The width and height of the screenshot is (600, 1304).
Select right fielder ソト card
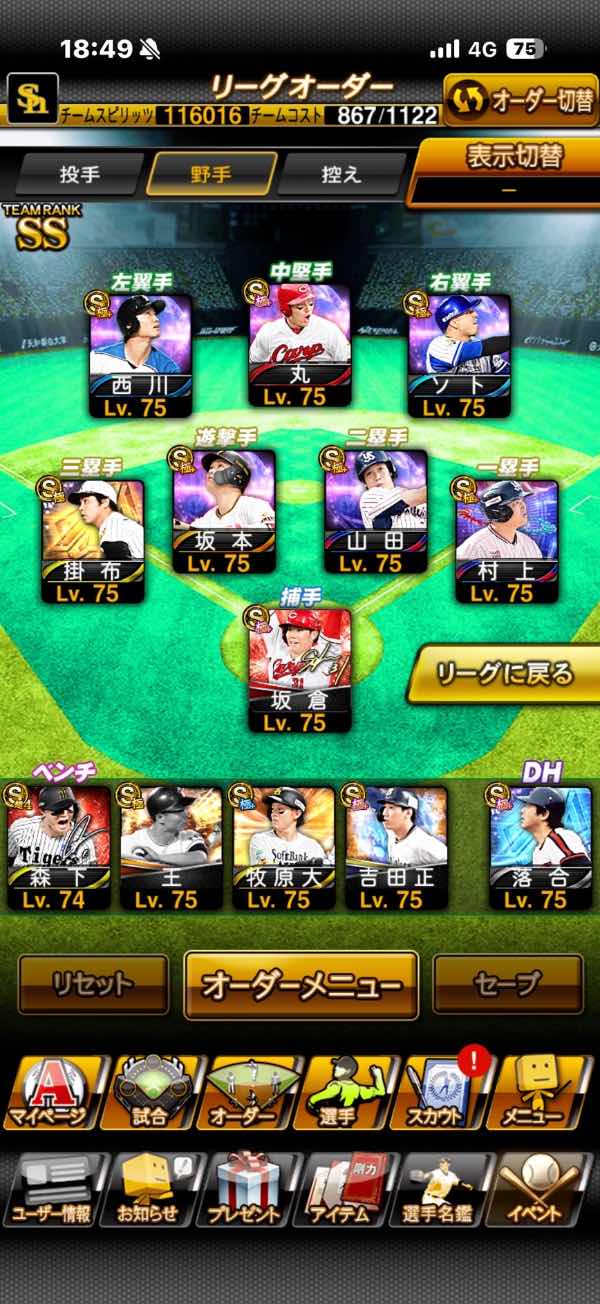click(459, 355)
